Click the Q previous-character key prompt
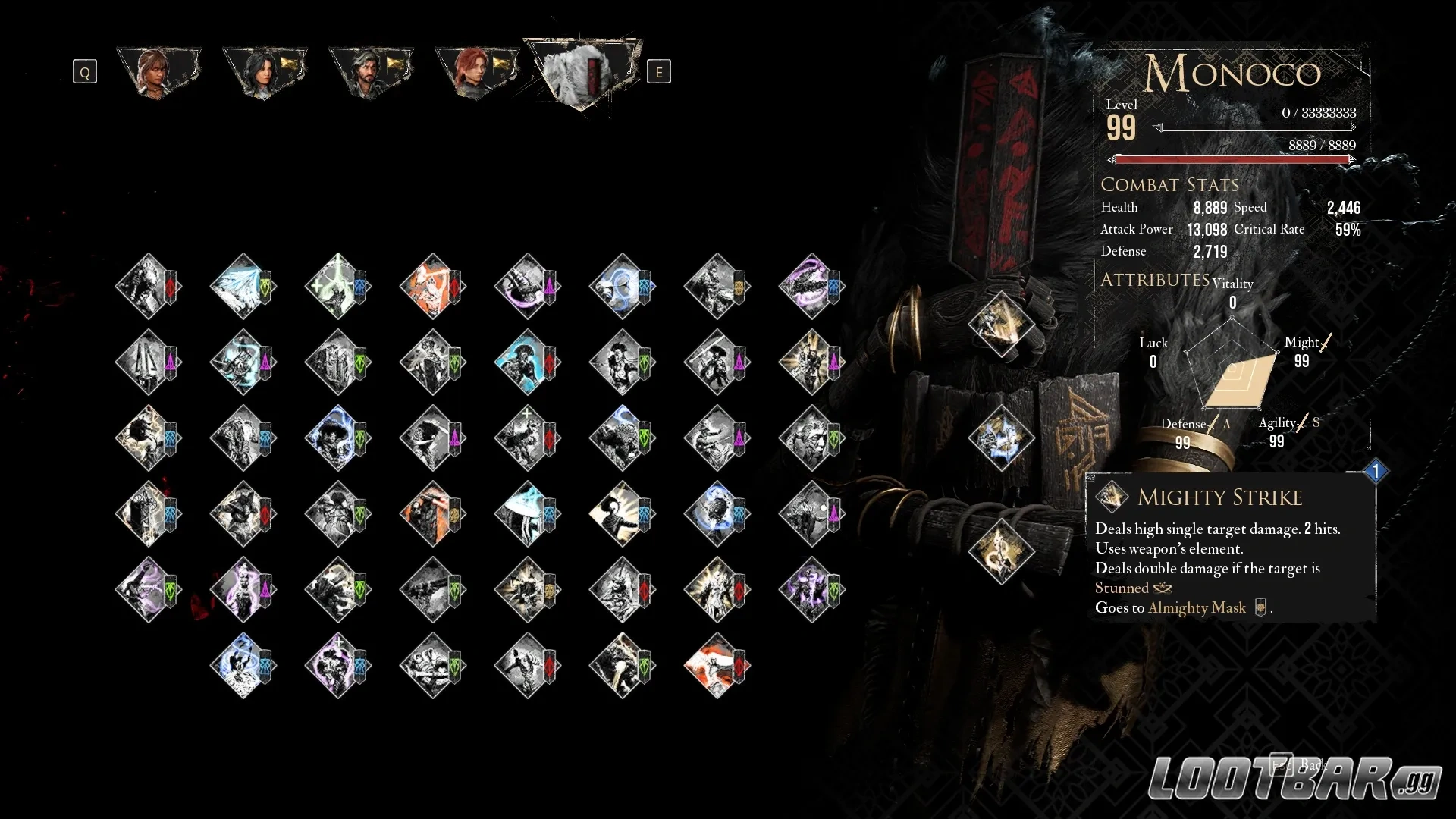1456x819 pixels. pos(84,71)
